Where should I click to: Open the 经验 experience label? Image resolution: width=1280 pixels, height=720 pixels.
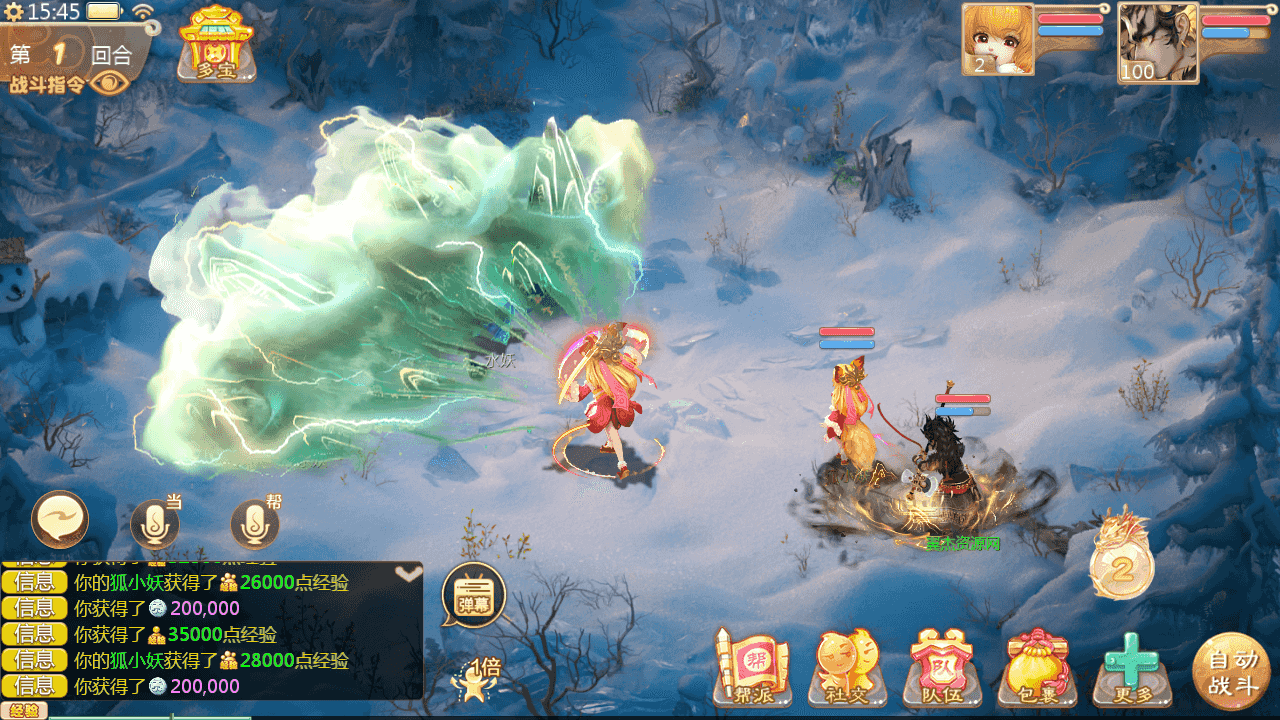(x=24, y=711)
